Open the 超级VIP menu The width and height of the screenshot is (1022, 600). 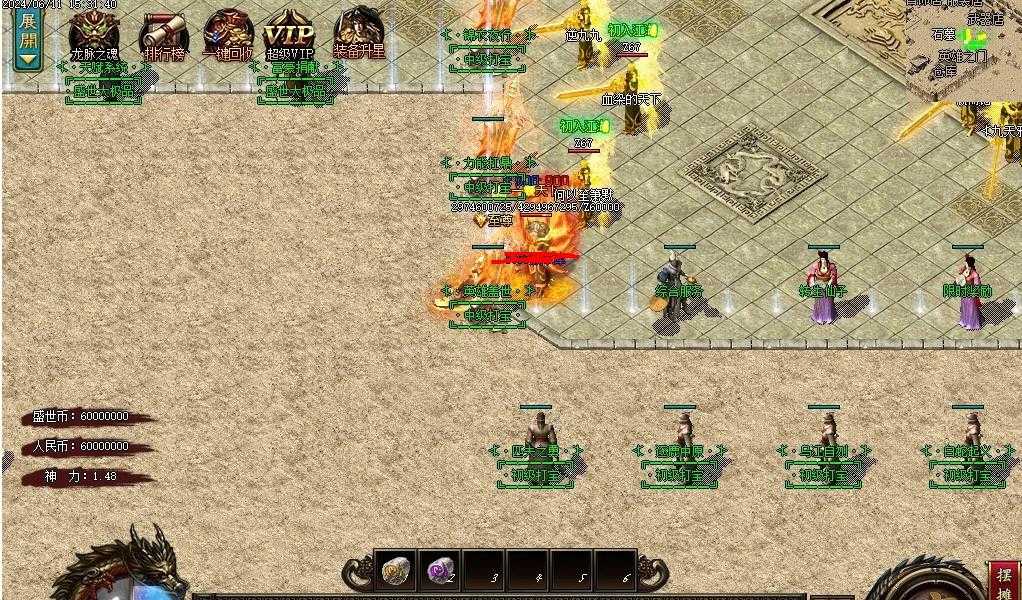[290, 36]
